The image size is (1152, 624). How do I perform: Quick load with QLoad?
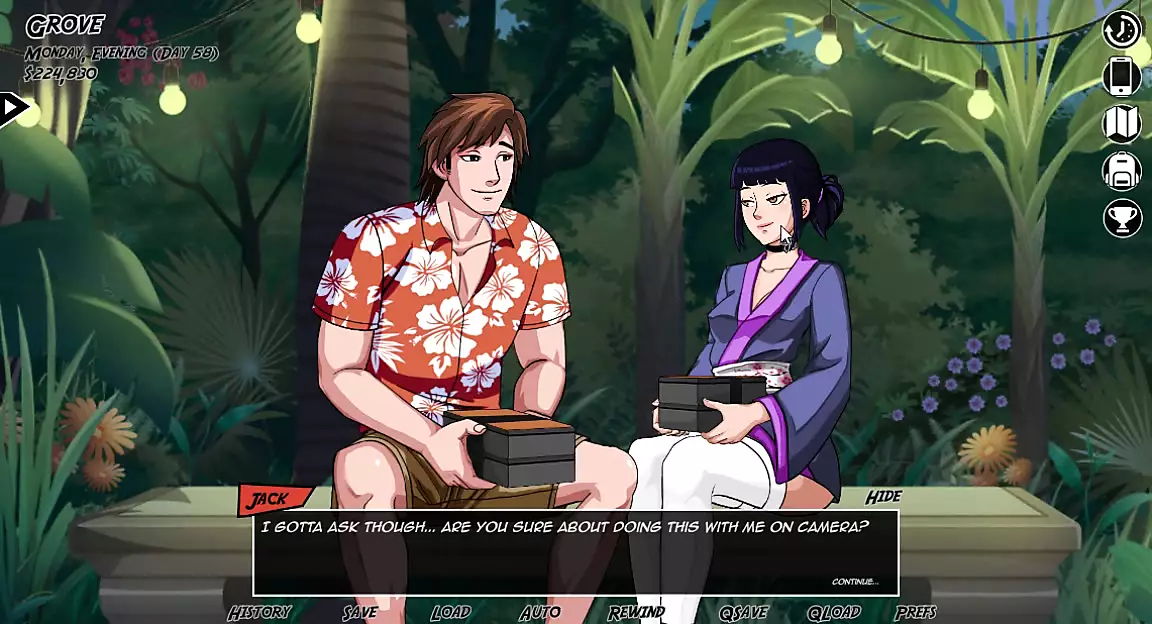click(834, 612)
